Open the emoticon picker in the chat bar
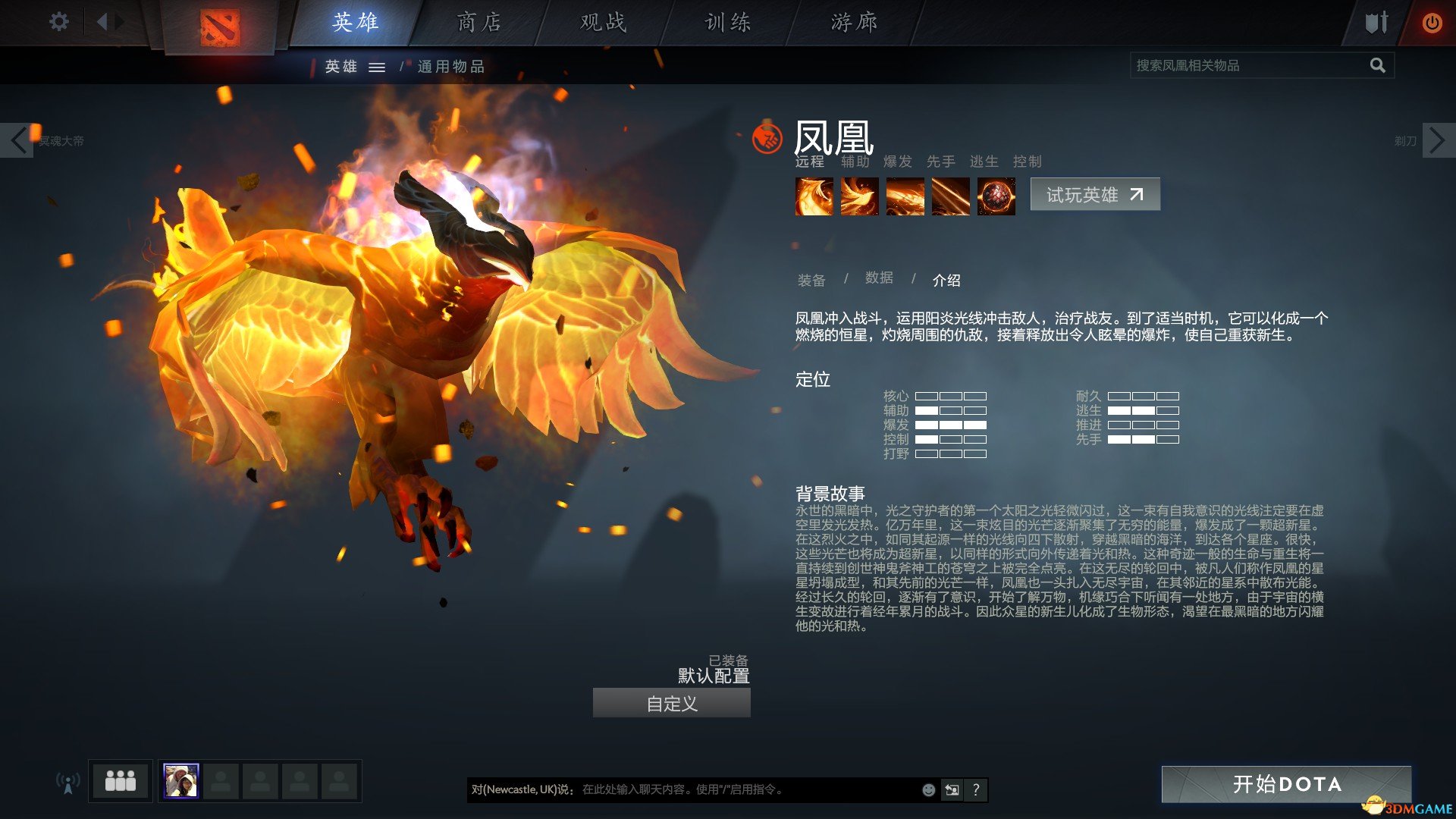 coord(927,789)
